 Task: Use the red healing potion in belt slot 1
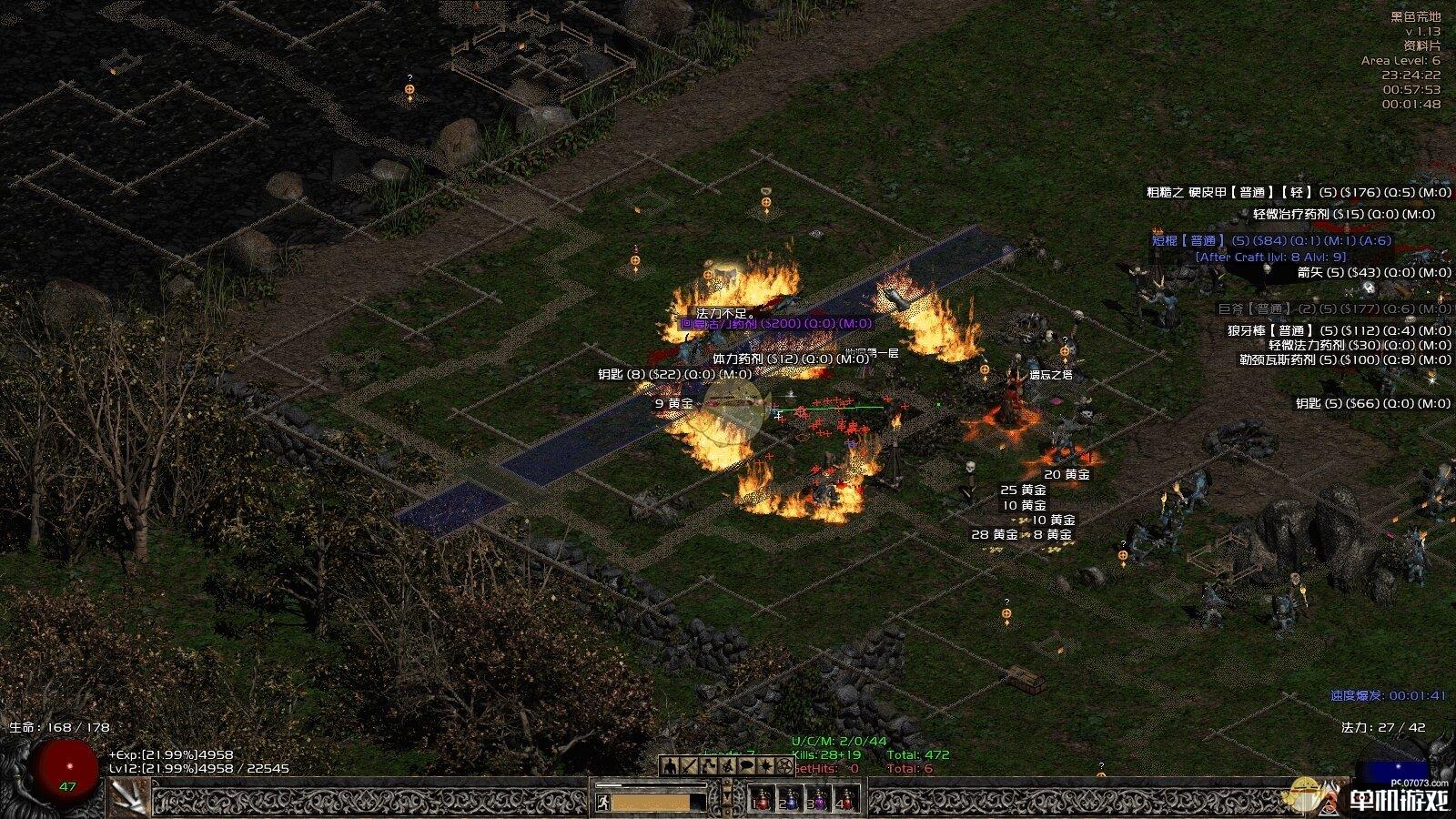coord(760,800)
